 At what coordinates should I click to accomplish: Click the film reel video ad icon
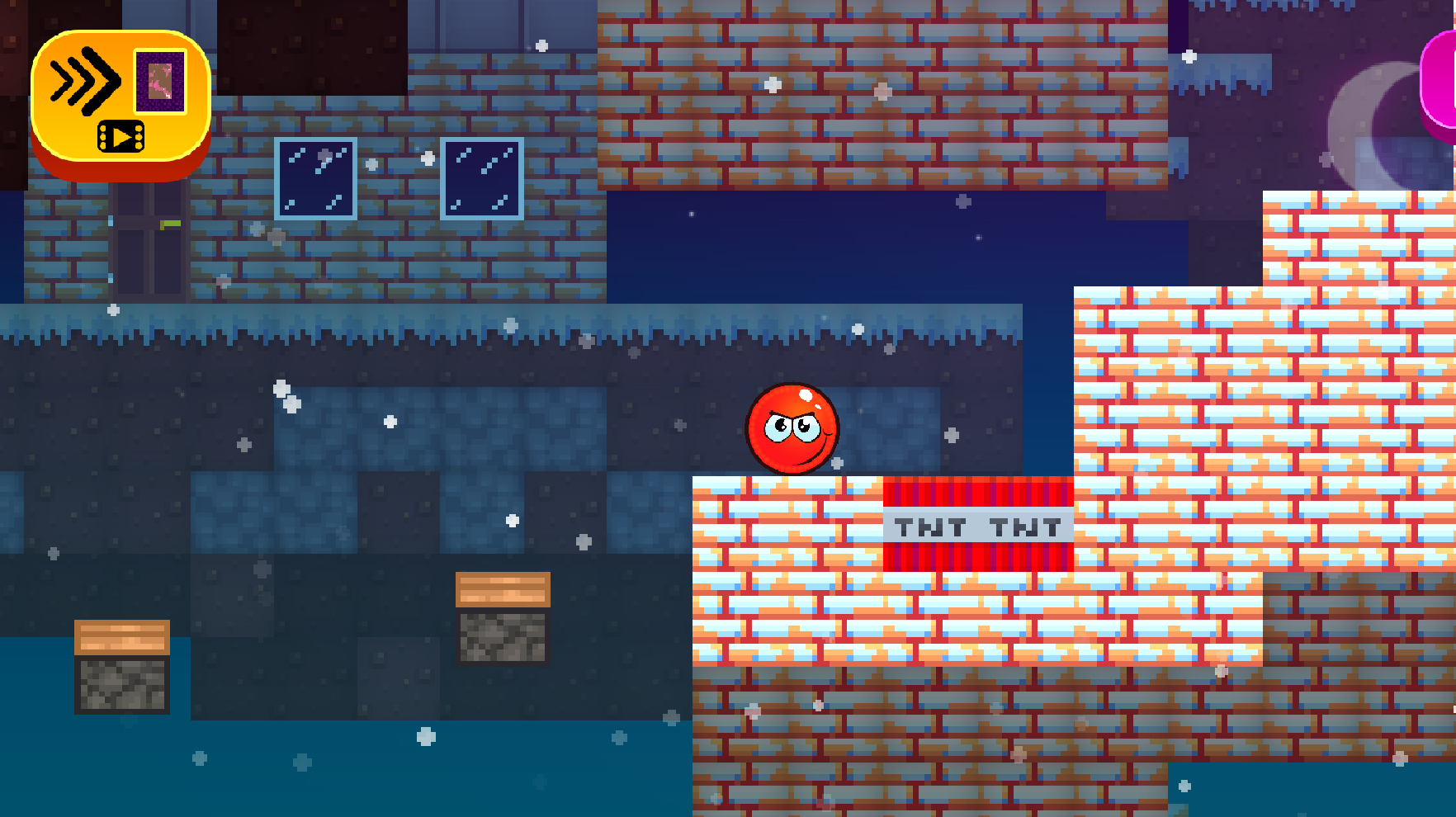[x=121, y=135]
